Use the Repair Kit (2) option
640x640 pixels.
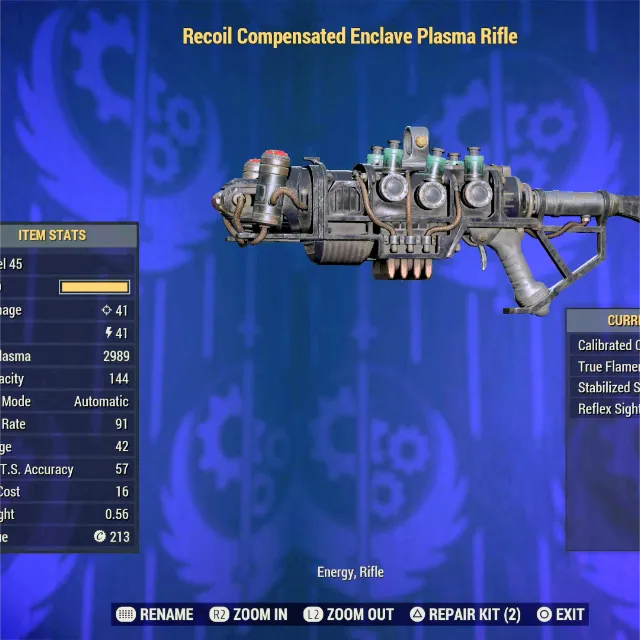[465, 614]
